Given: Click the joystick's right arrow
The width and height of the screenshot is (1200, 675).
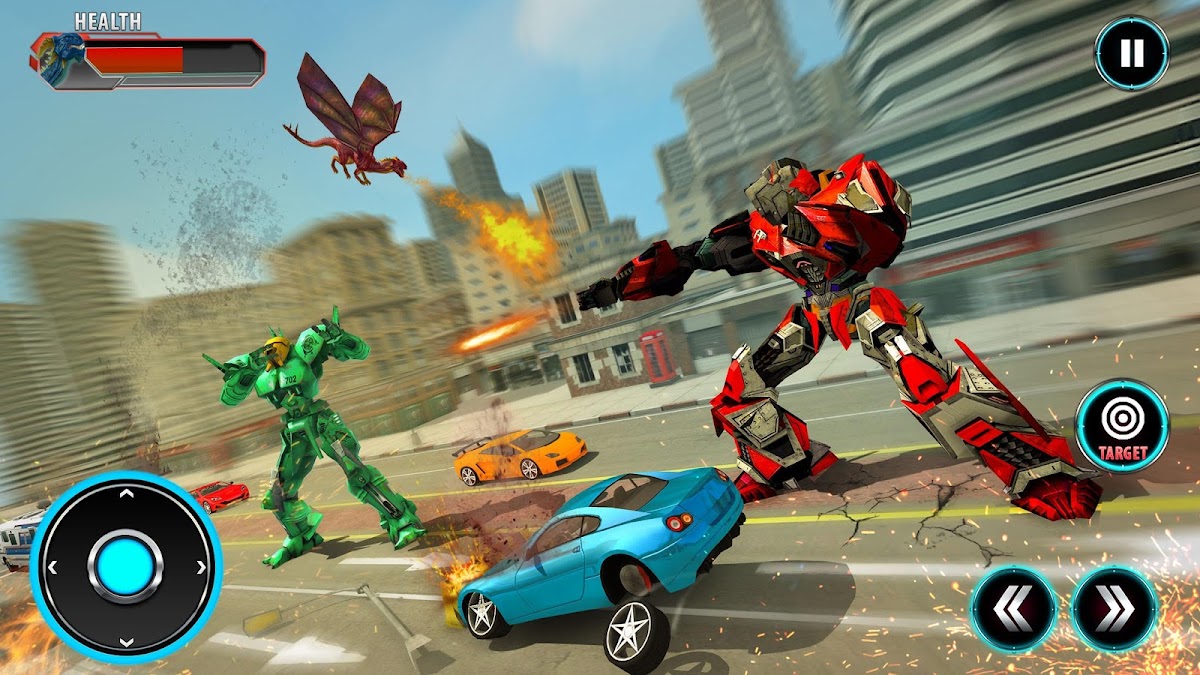Looking at the screenshot, I should click(x=201, y=568).
